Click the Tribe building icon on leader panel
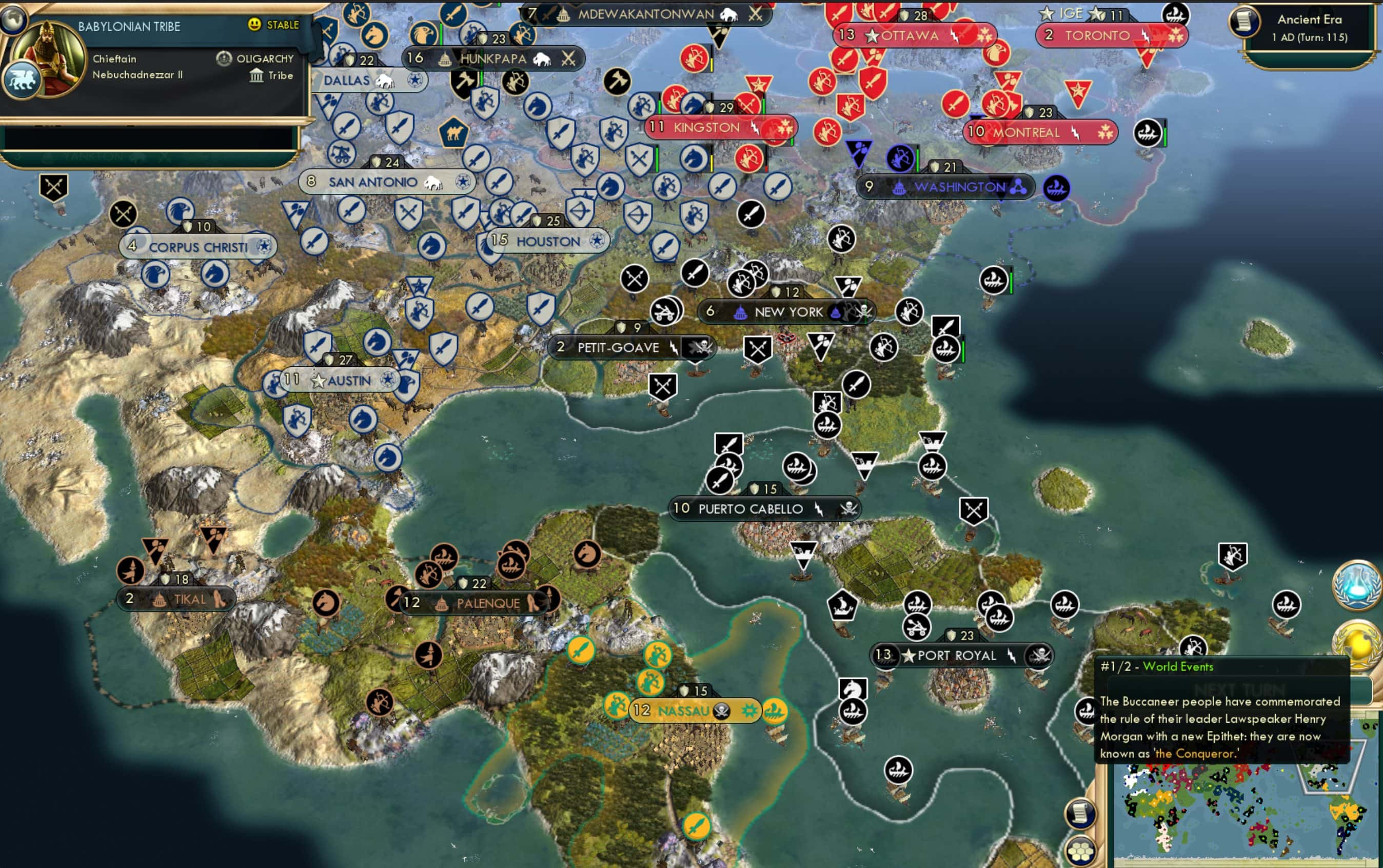Viewport: 1383px width, 868px height. 256,76
